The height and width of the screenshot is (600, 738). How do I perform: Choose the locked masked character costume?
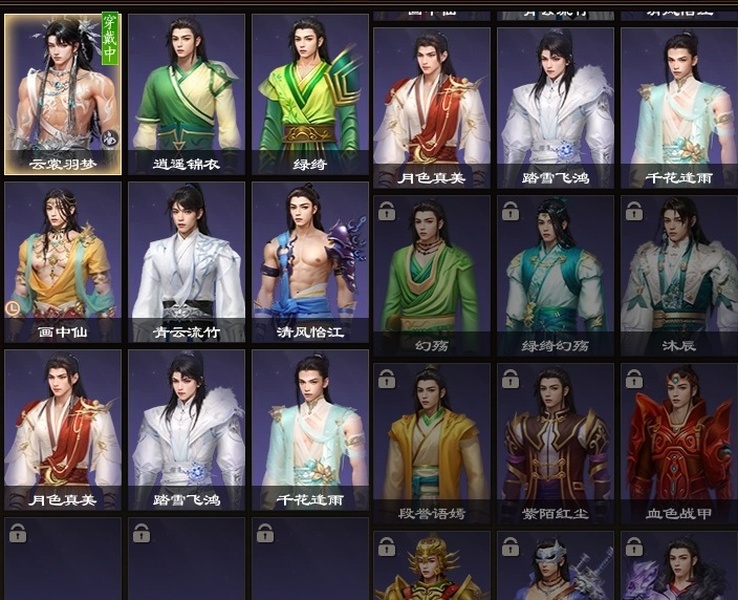click(x=555, y=567)
